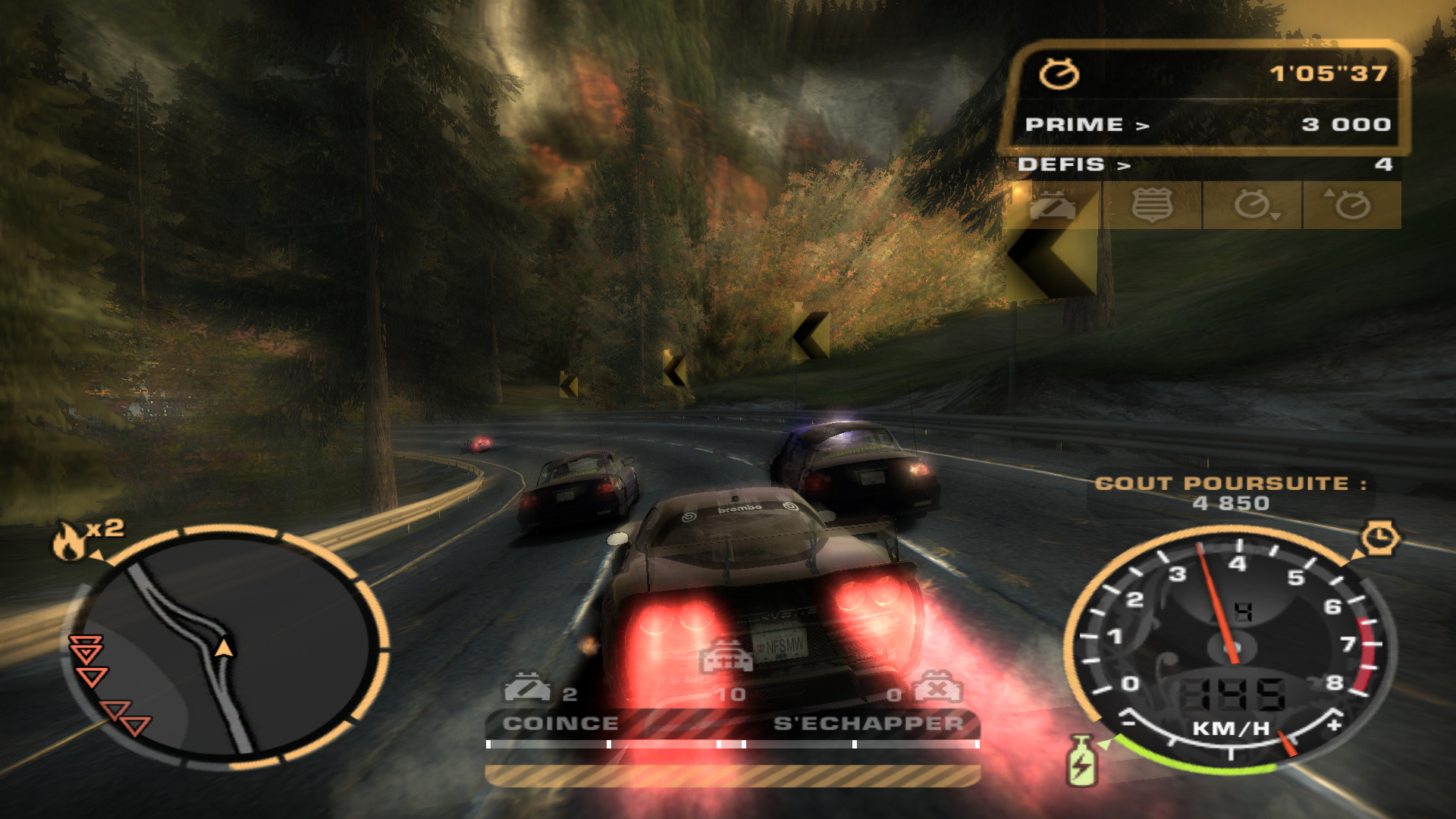1456x819 pixels.
Task: Activate the green nitrous bottle icon
Action: [x=1081, y=761]
